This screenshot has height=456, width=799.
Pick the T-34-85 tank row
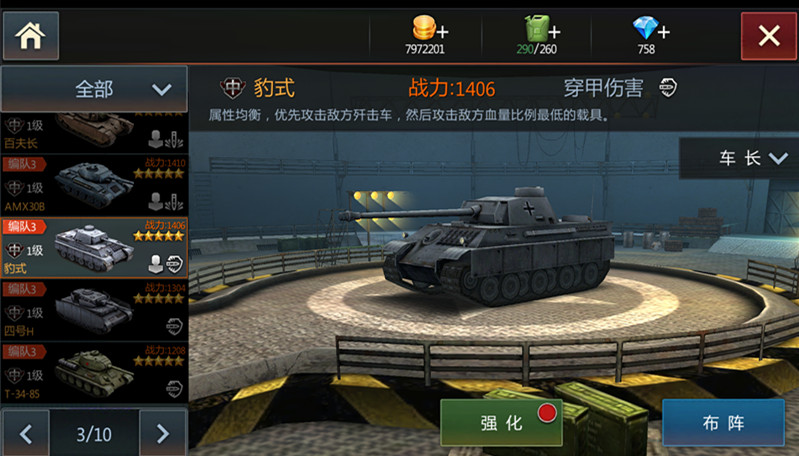(94, 373)
